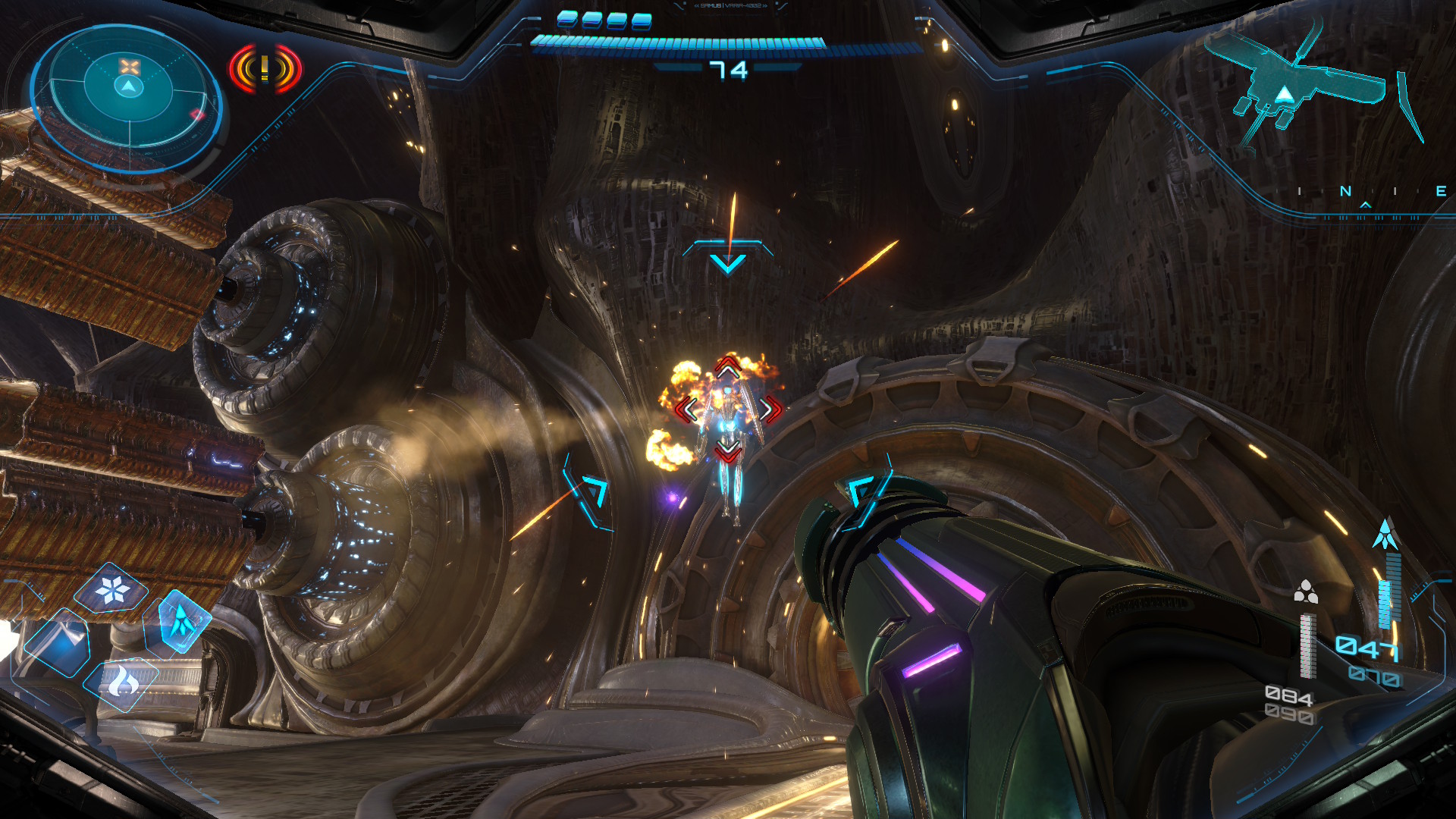
Task: Select the ice snowflake shot icon
Action: pos(113,589)
